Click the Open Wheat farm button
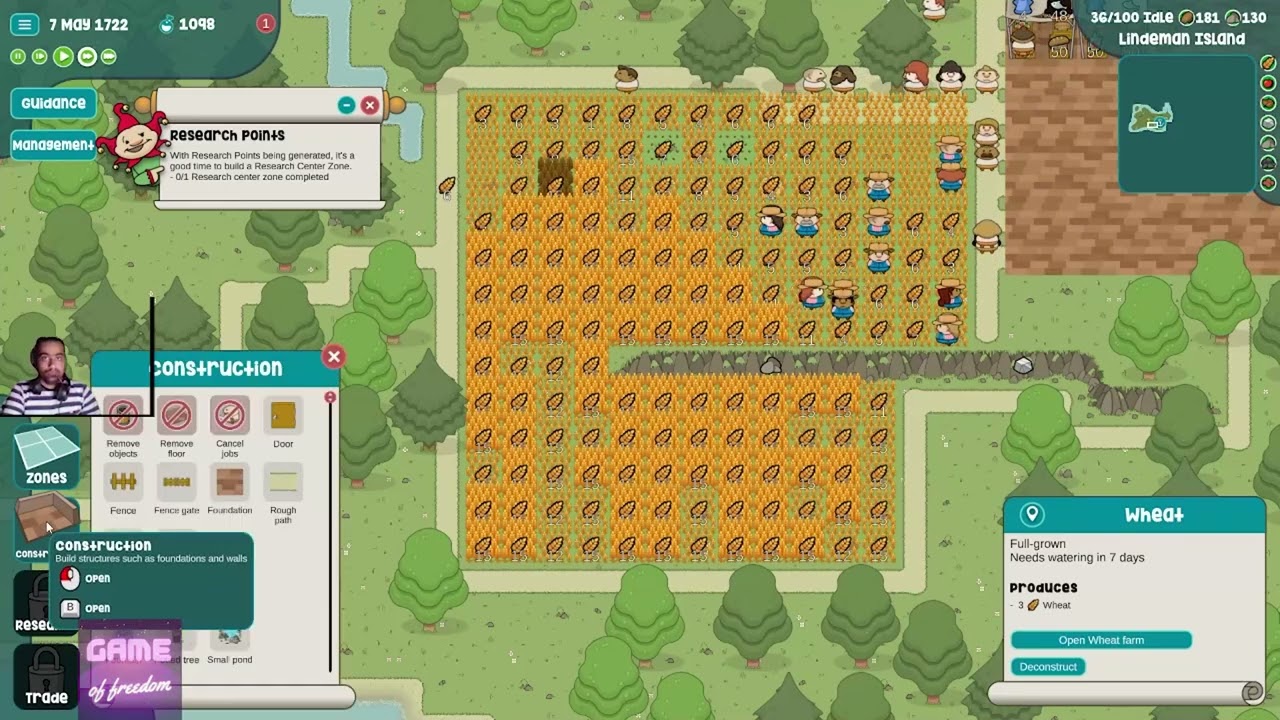The width and height of the screenshot is (1280, 720). 1100,640
